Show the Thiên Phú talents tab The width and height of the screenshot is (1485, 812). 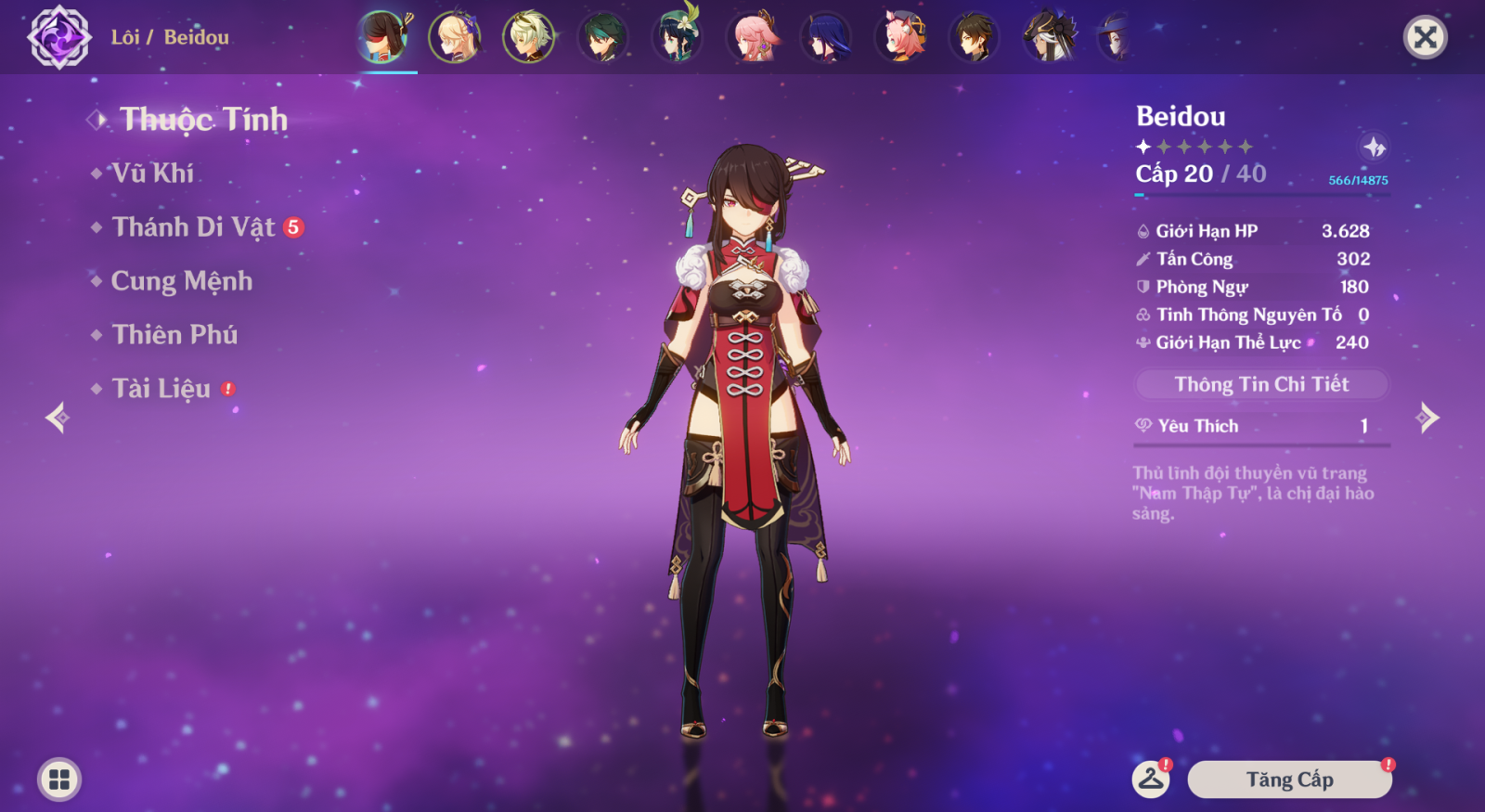174,335
